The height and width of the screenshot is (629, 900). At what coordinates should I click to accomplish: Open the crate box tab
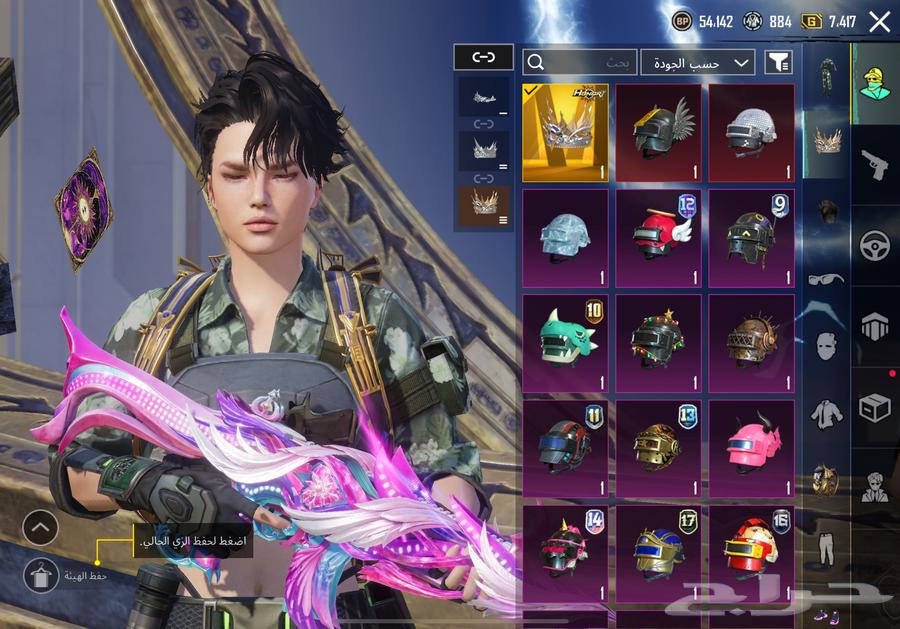pos(875,407)
